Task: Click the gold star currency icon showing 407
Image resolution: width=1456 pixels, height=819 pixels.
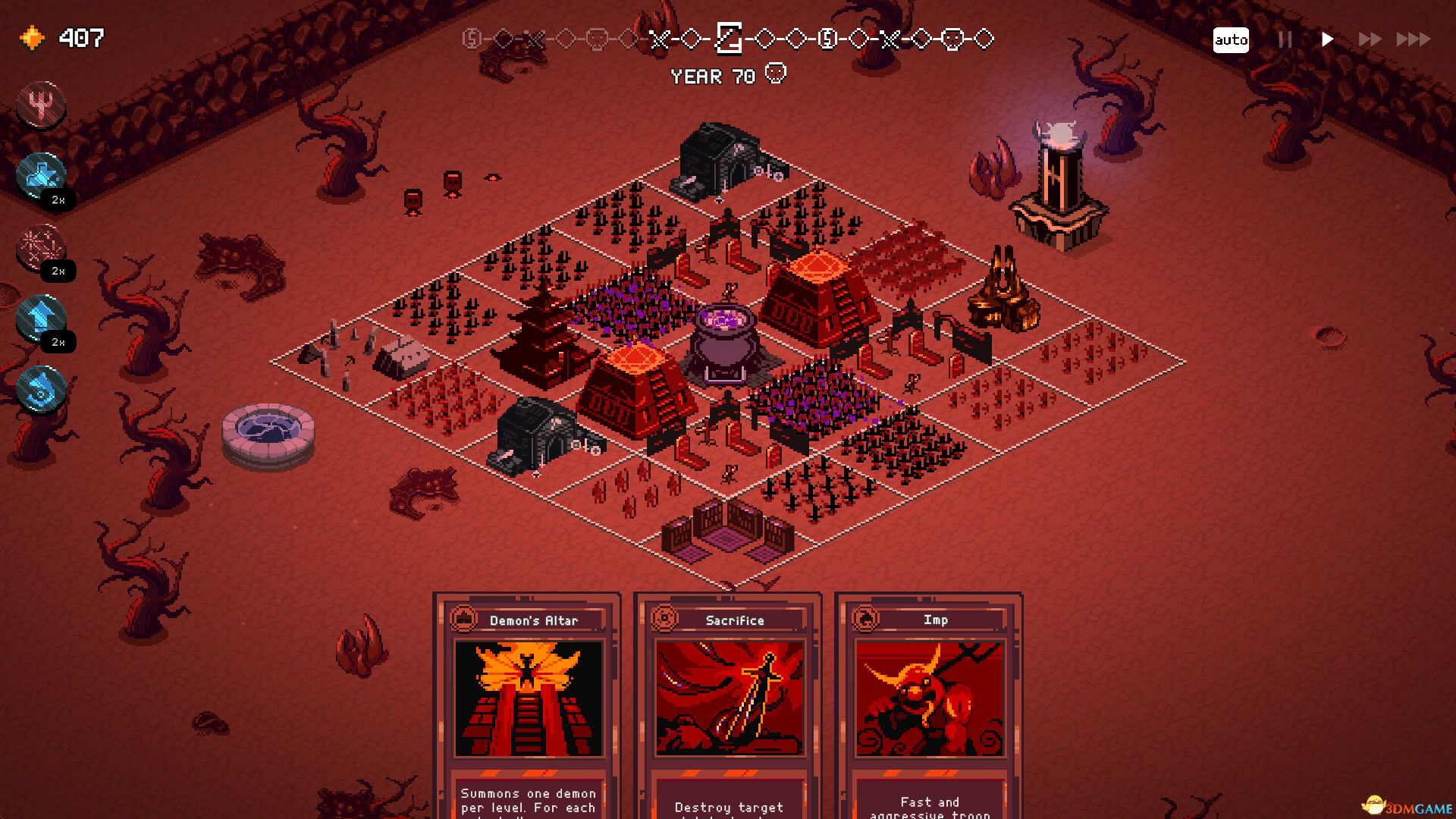Action: click(x=31, y=36)
